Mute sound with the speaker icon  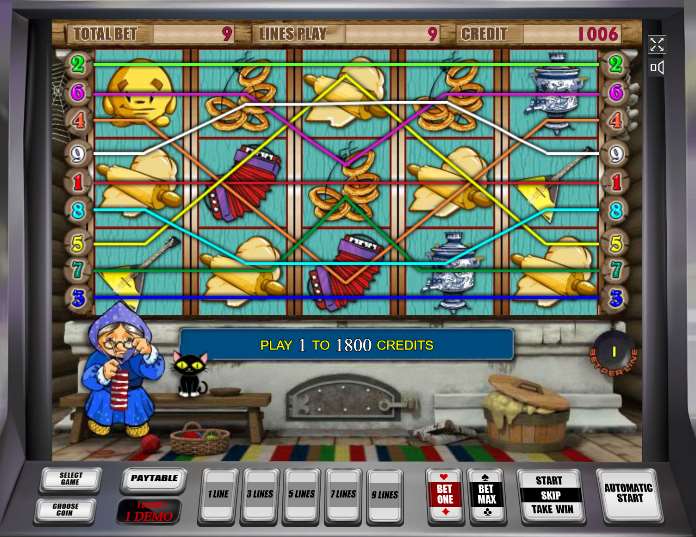point(657,68)
